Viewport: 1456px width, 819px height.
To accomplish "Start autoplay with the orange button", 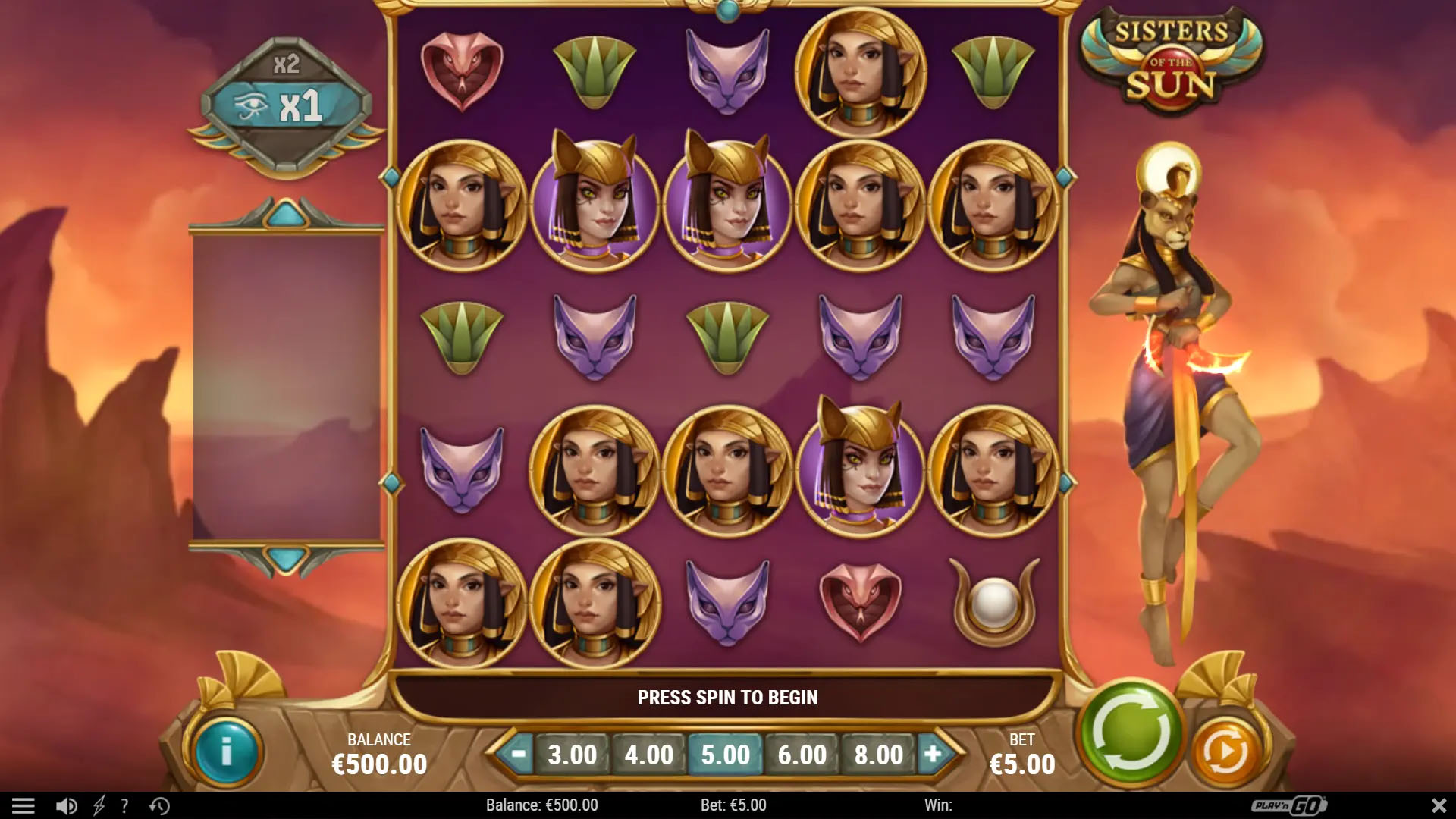I will click(x=1225, y=752).
